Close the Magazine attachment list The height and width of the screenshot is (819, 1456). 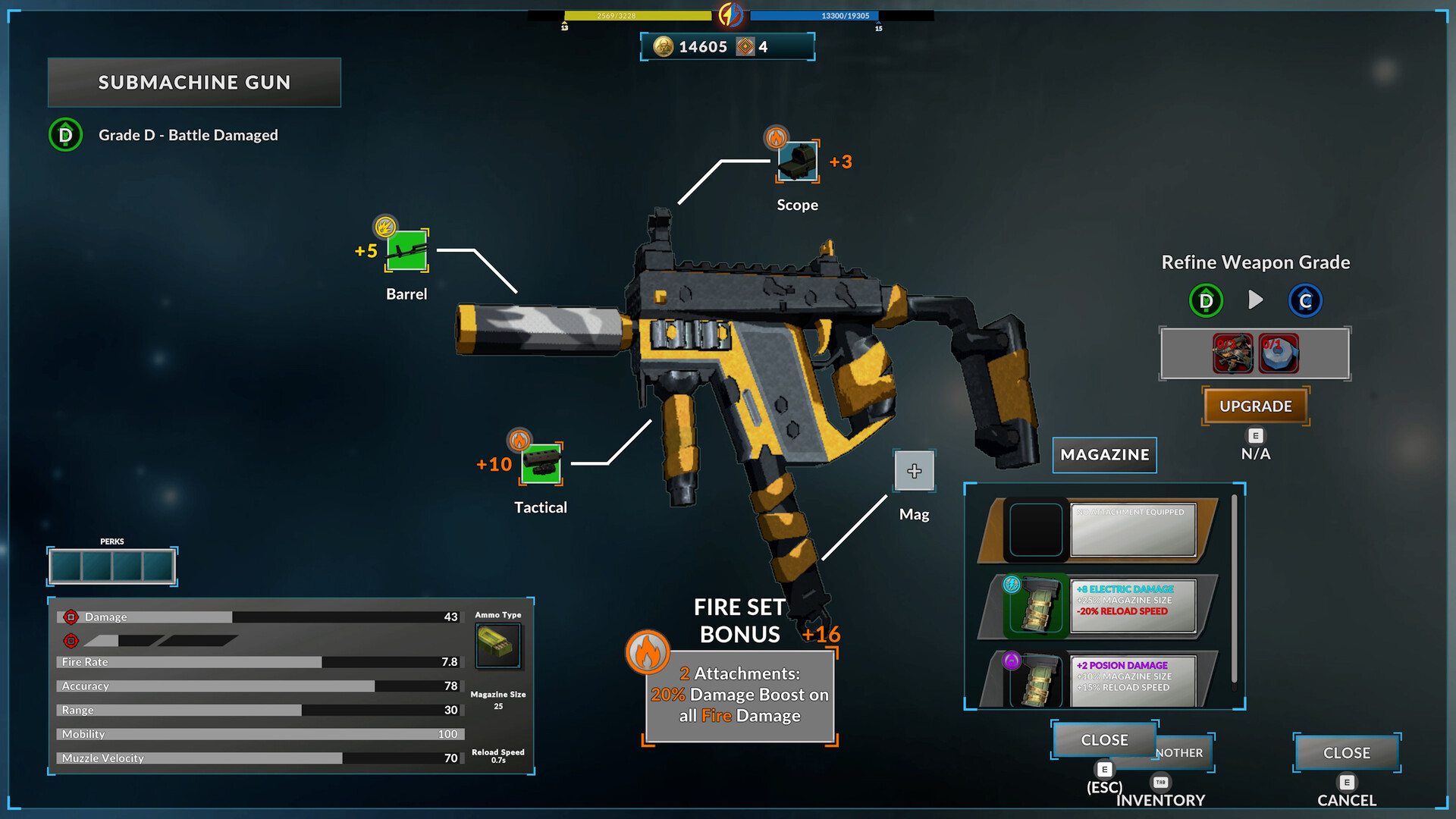point(1104,739)
